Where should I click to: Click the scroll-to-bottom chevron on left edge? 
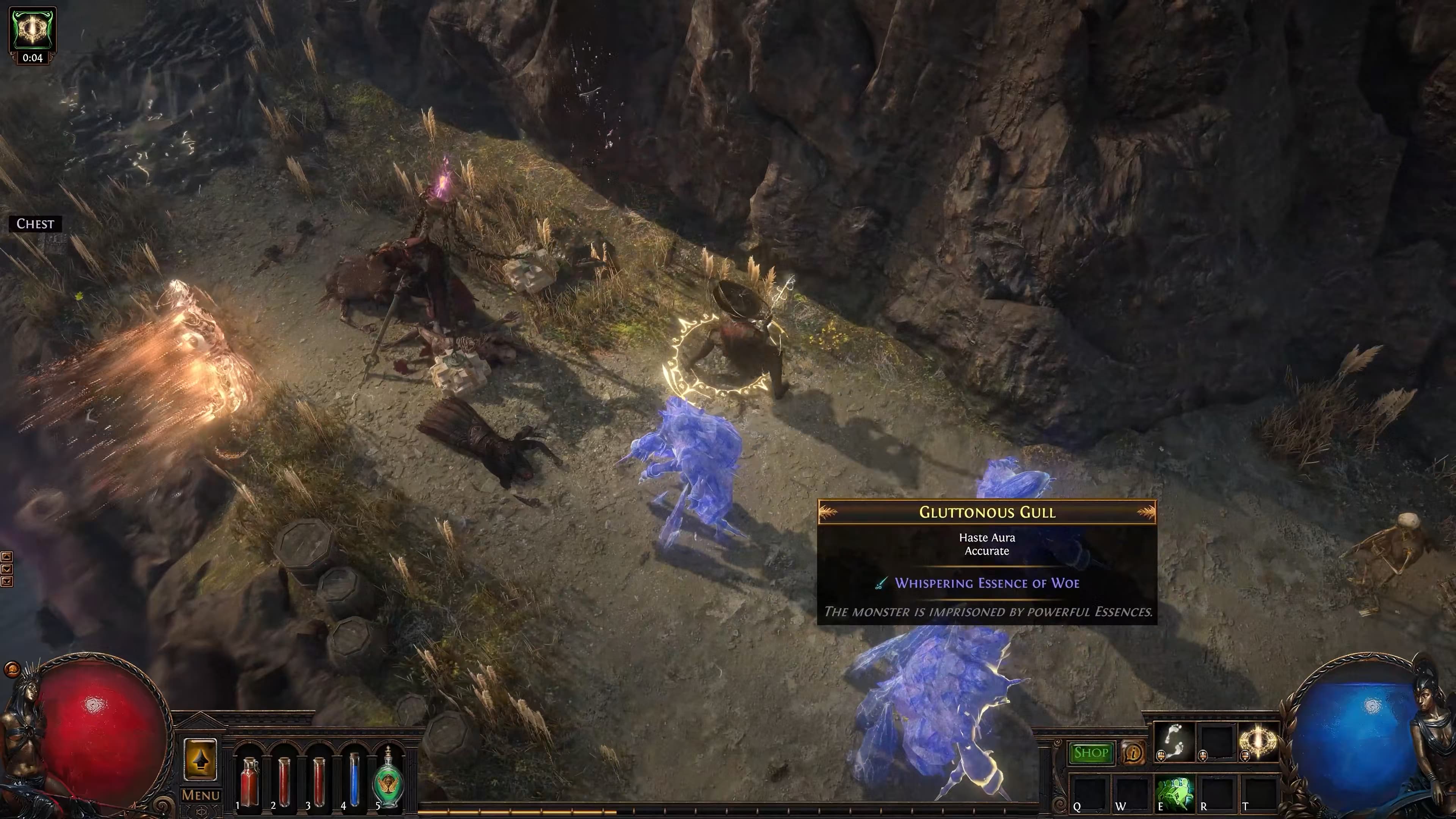point(7,582)
